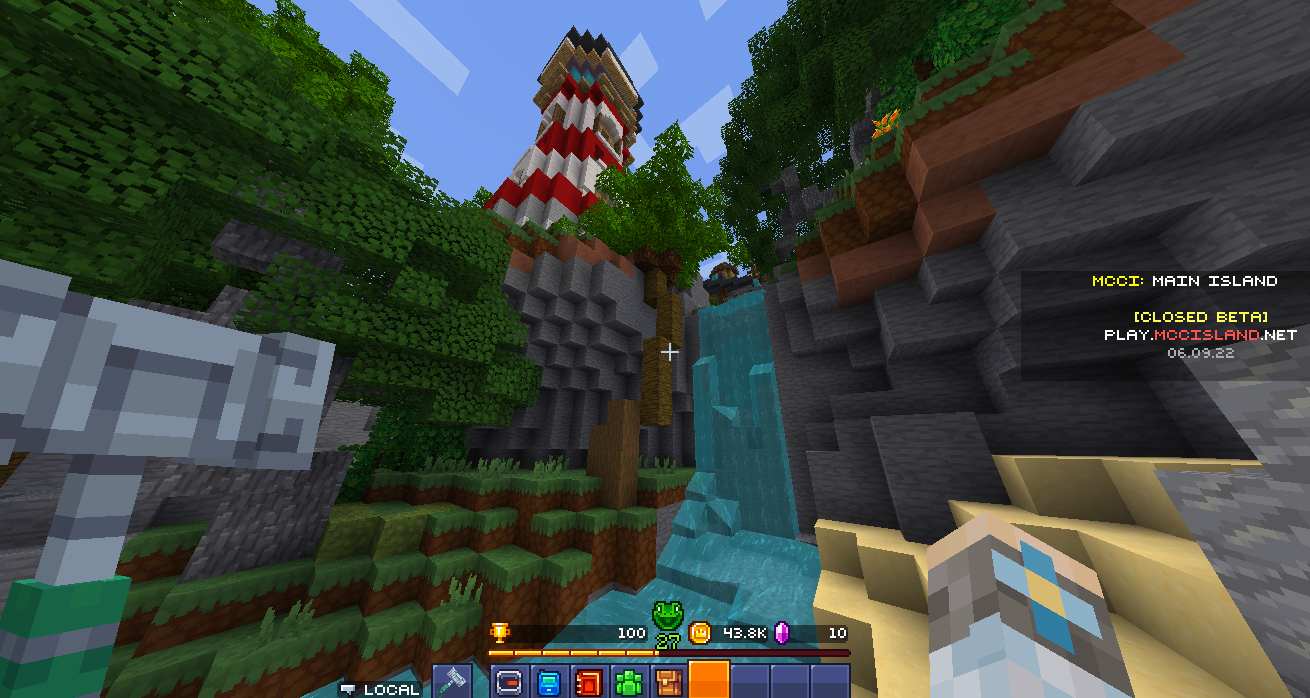Select the treasure chest hotbar slot
Image resolution: width=1310 pixels, height=698 pixels.
668,682
